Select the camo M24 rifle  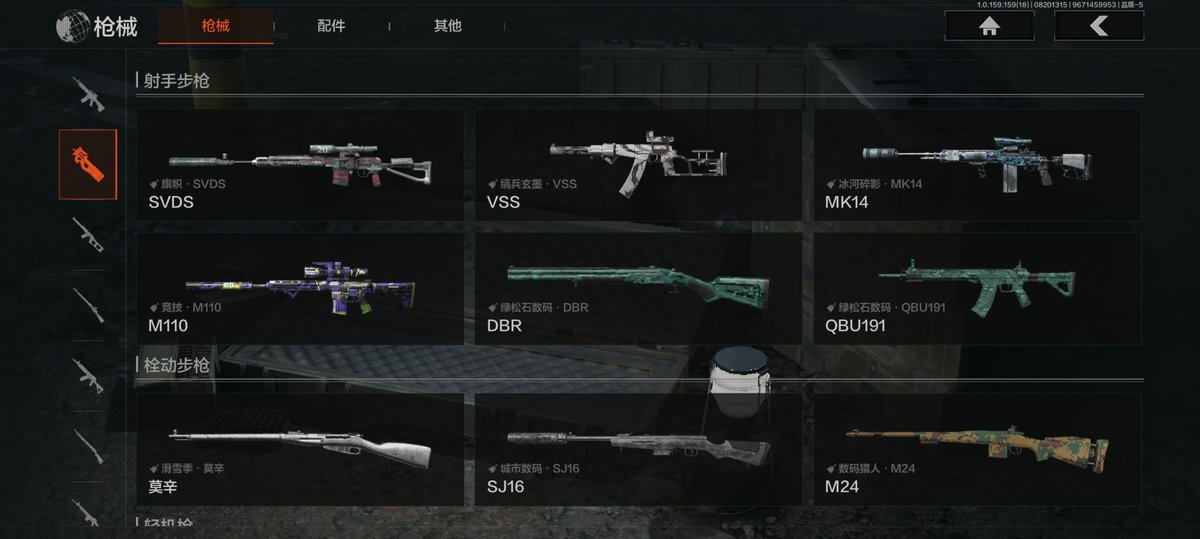point(976,449)
